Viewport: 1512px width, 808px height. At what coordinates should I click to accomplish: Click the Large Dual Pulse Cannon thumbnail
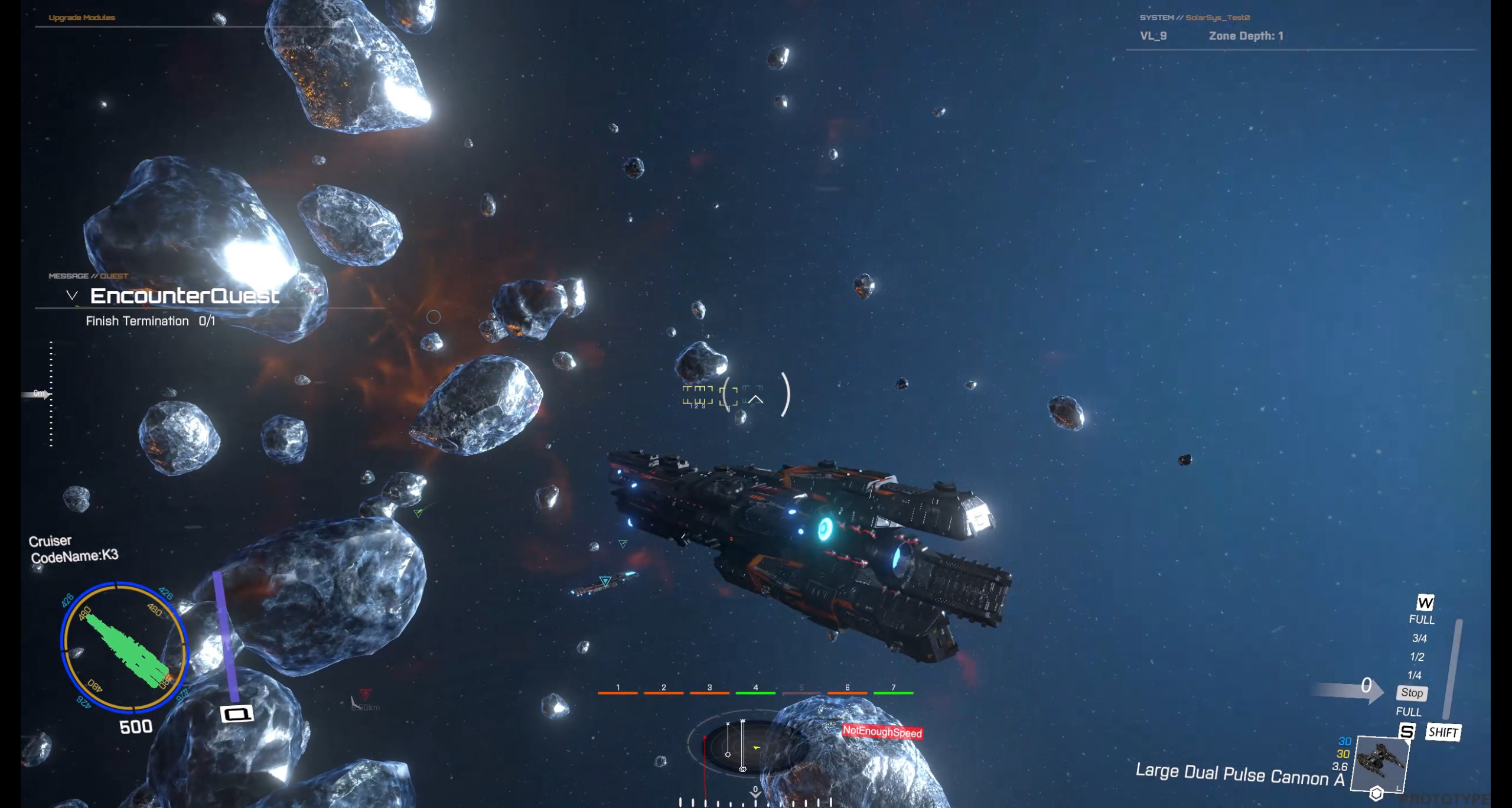coord(1381,763)
